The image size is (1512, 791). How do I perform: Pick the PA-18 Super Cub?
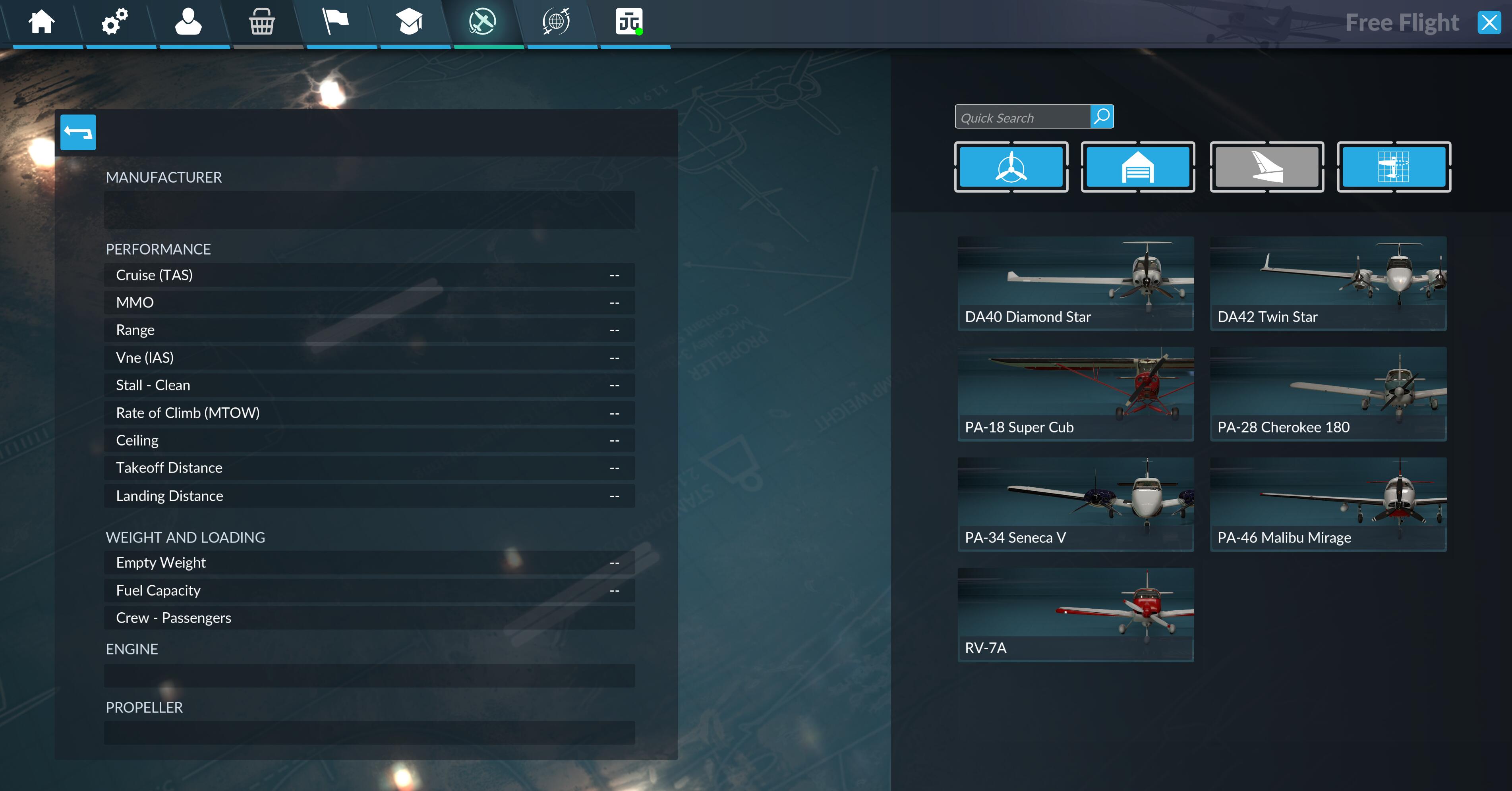pyautogui.click(x=1075, y=394)
